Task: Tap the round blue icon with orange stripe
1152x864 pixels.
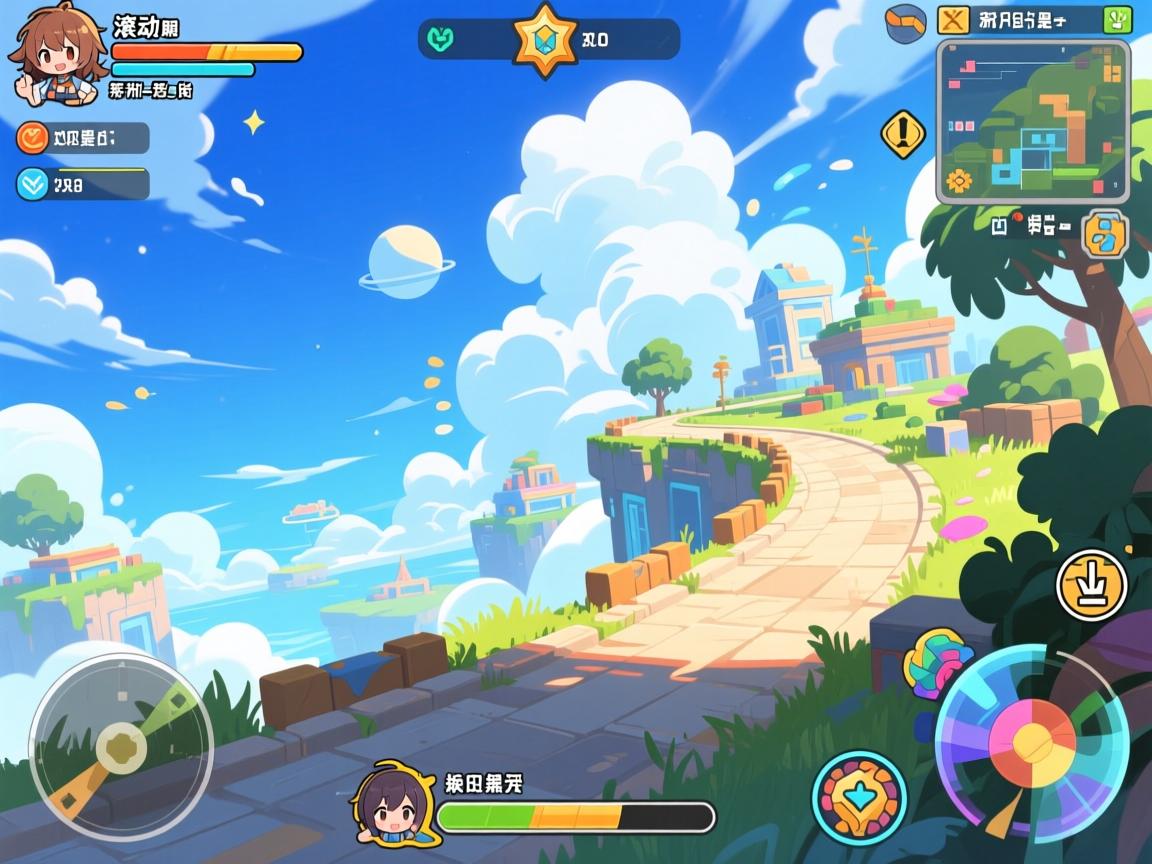Action: [906, 22]
